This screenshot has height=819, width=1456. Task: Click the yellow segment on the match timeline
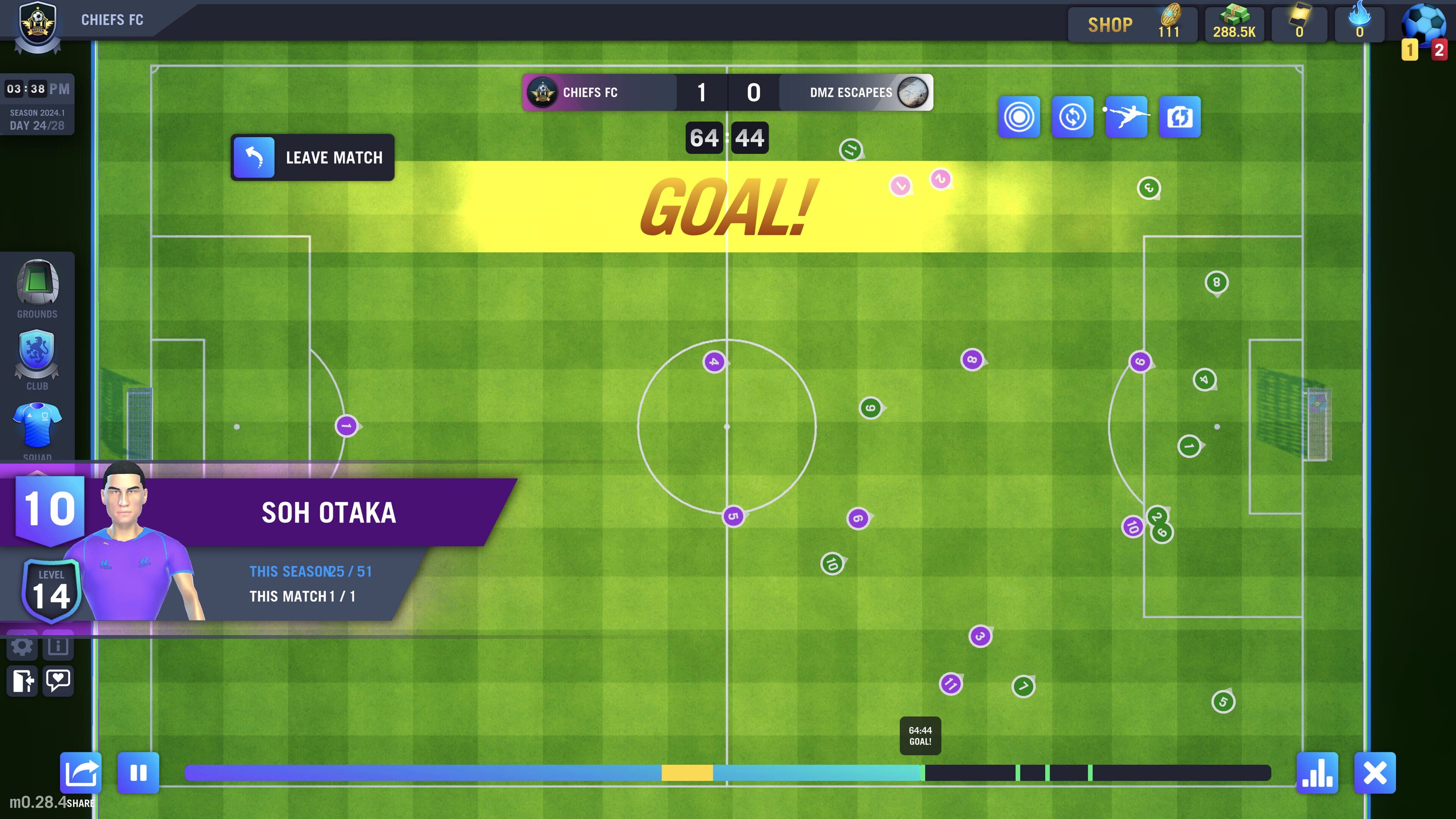[687, 773]
